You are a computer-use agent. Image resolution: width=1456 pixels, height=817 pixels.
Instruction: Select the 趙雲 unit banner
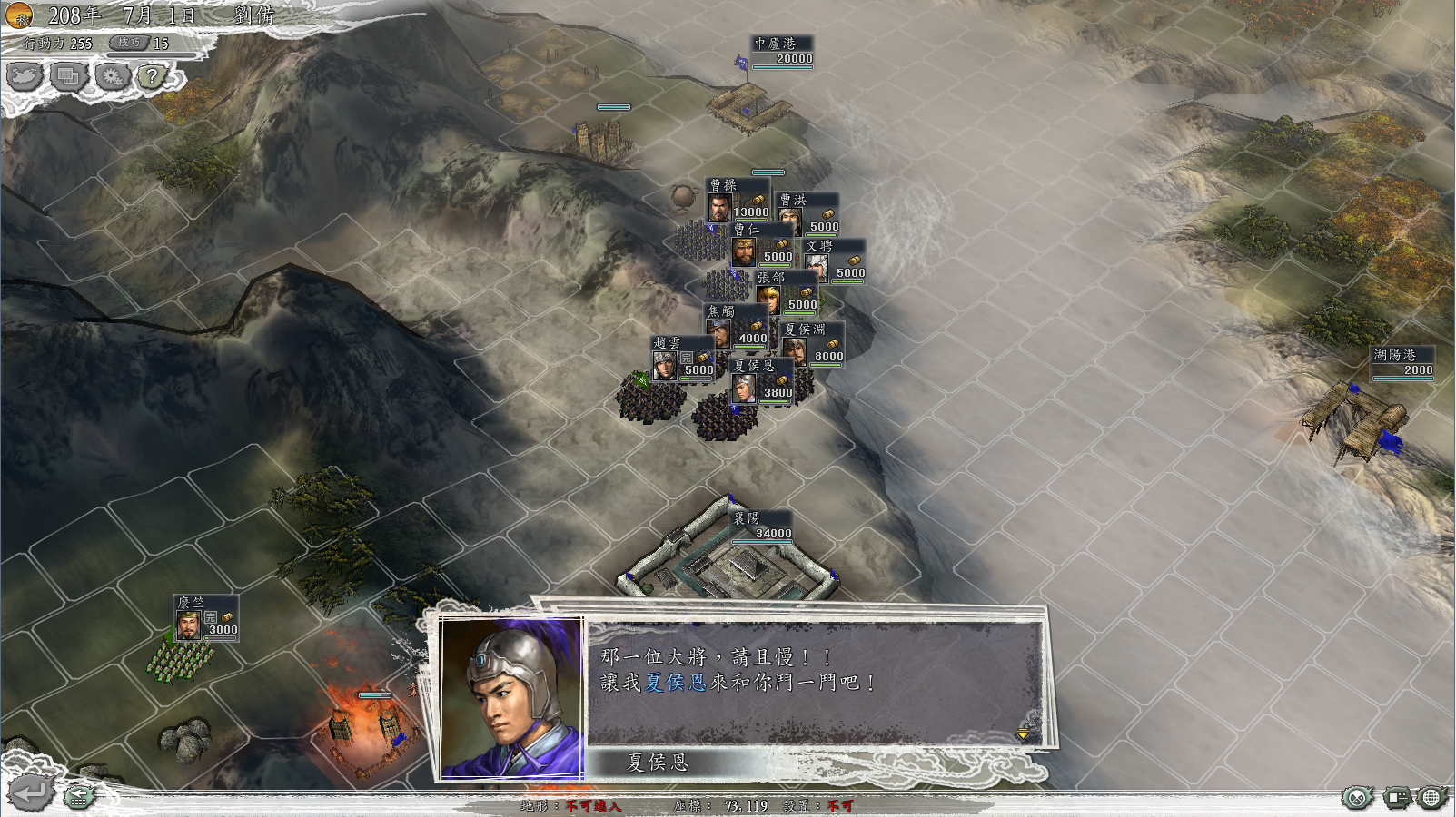[x=683, y=358]
